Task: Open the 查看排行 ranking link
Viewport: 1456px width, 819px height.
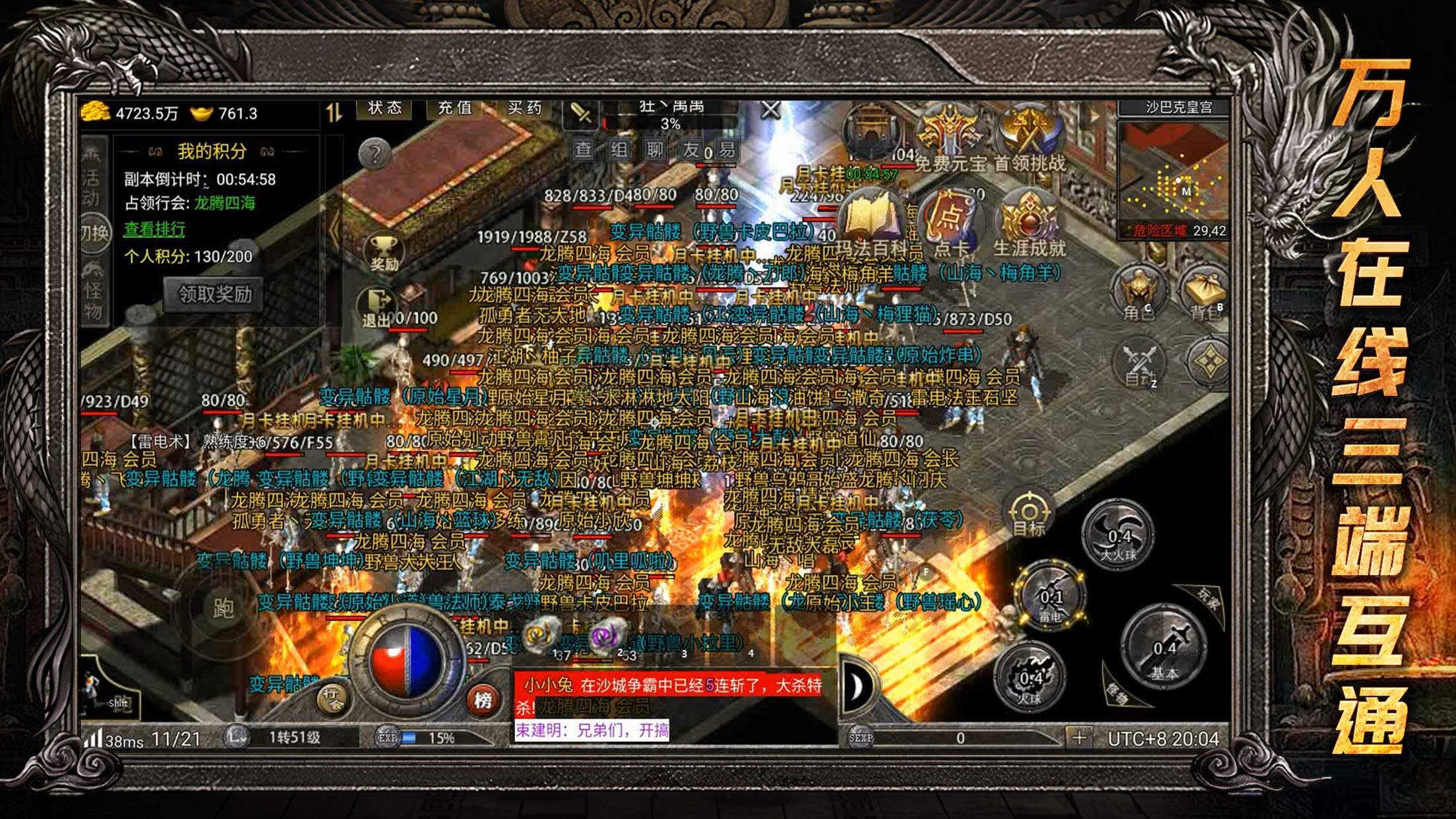Action: 154,229
